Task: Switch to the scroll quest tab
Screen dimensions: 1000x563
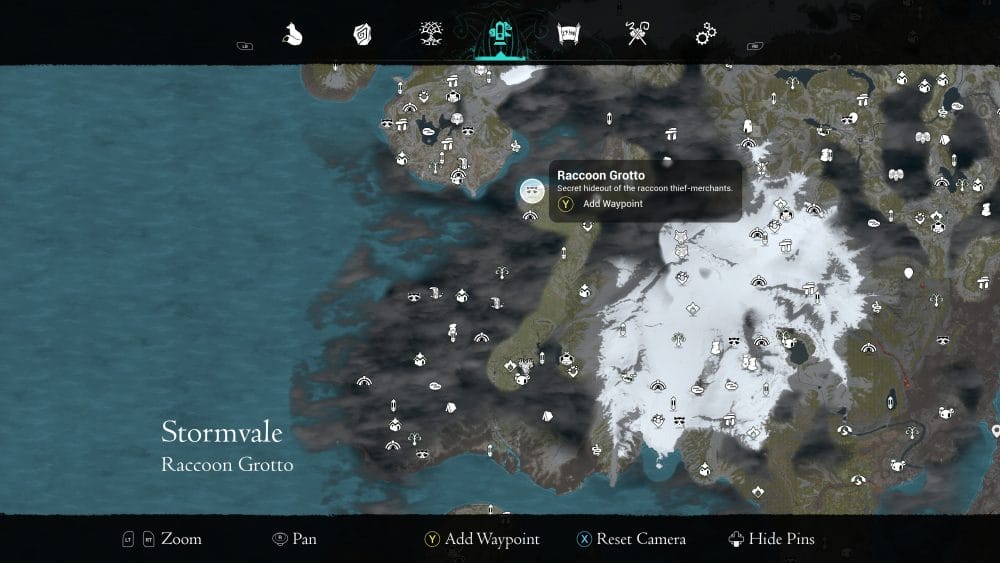Action: tap(568, 36)
